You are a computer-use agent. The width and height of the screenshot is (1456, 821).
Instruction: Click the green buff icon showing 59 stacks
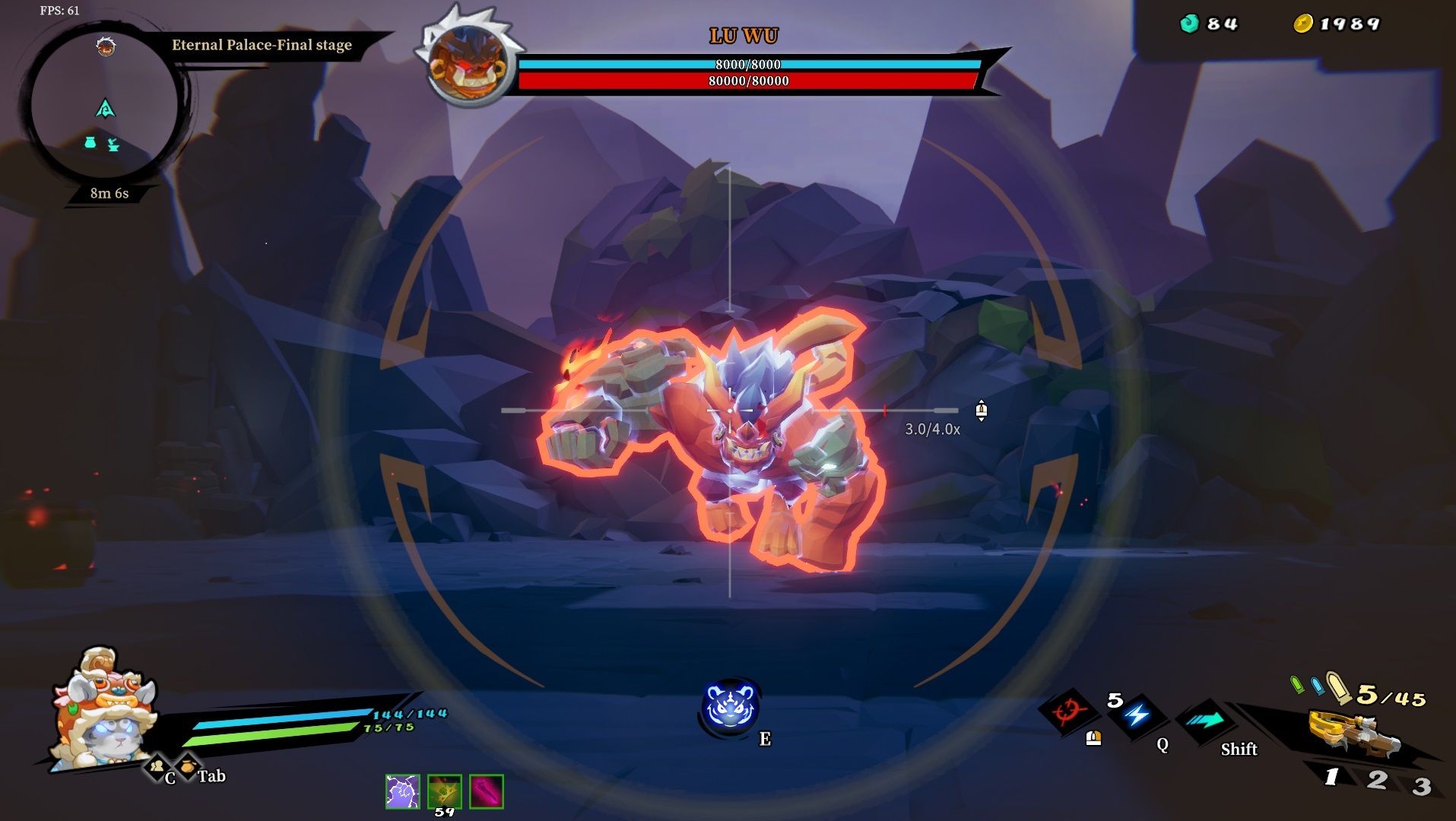(443, 793)
